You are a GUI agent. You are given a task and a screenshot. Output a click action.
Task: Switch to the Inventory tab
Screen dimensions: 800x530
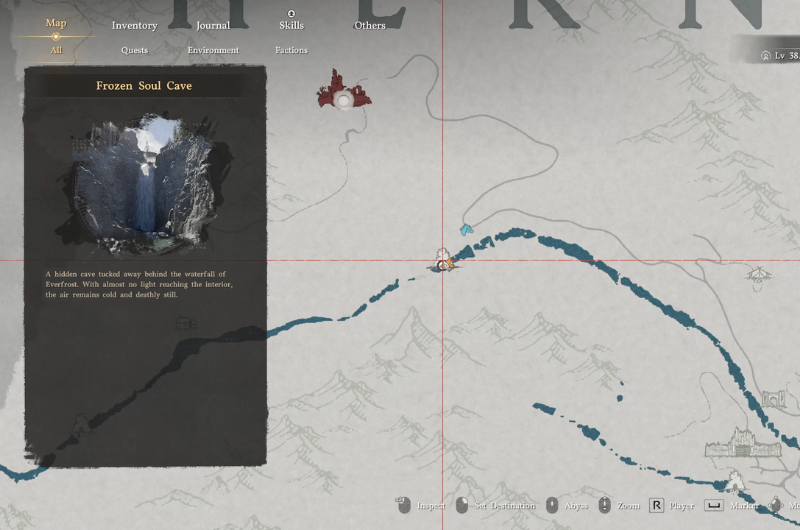[134, 25]
